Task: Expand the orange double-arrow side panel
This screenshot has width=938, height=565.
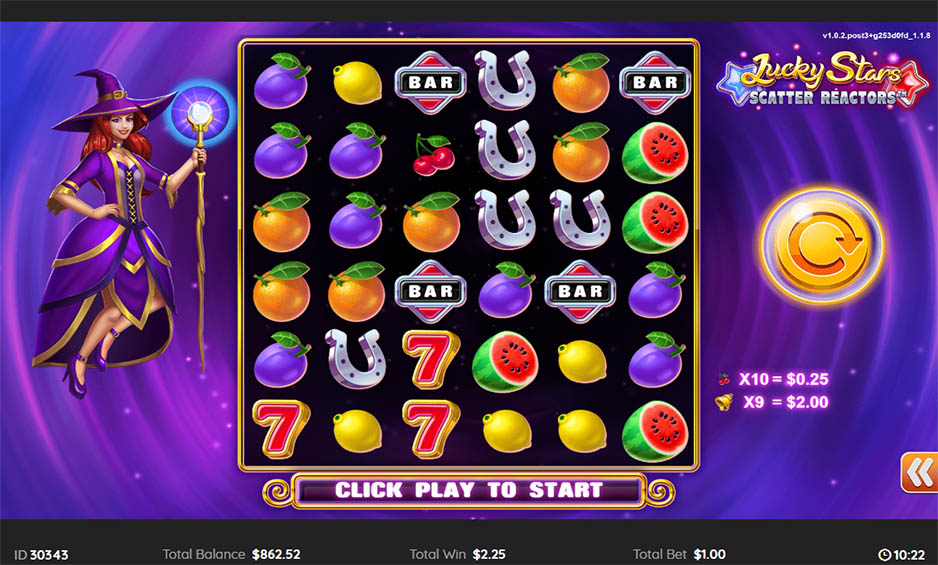Action: [918, 472]
